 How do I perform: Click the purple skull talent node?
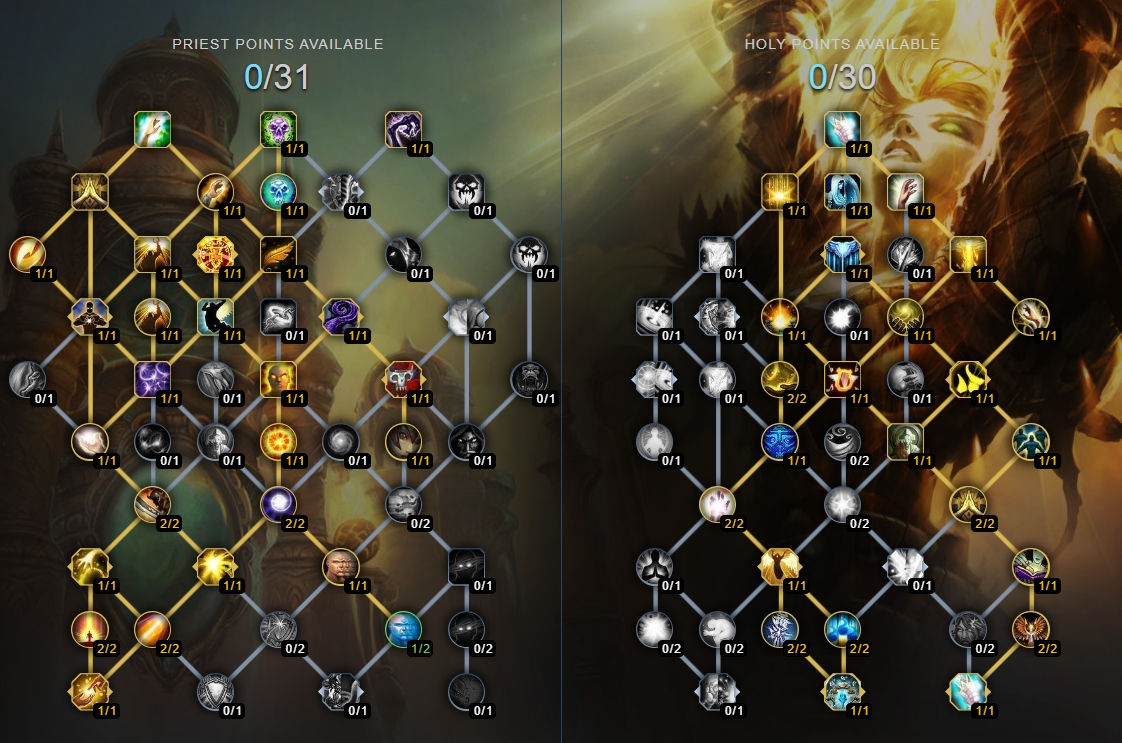(x=278, y=128)
